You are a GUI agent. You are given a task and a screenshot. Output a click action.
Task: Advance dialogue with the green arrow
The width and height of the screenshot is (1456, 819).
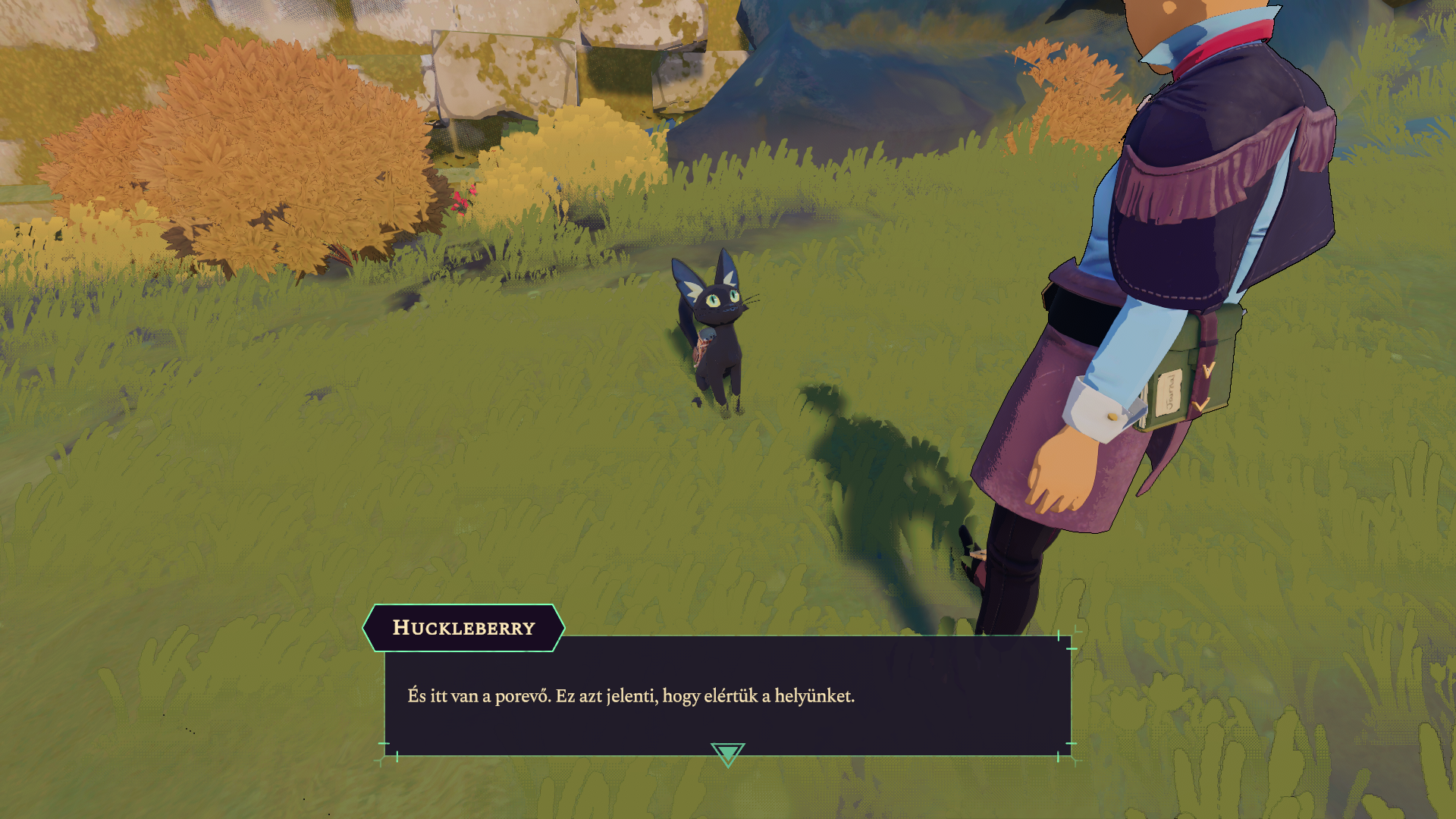coord(727,754)
